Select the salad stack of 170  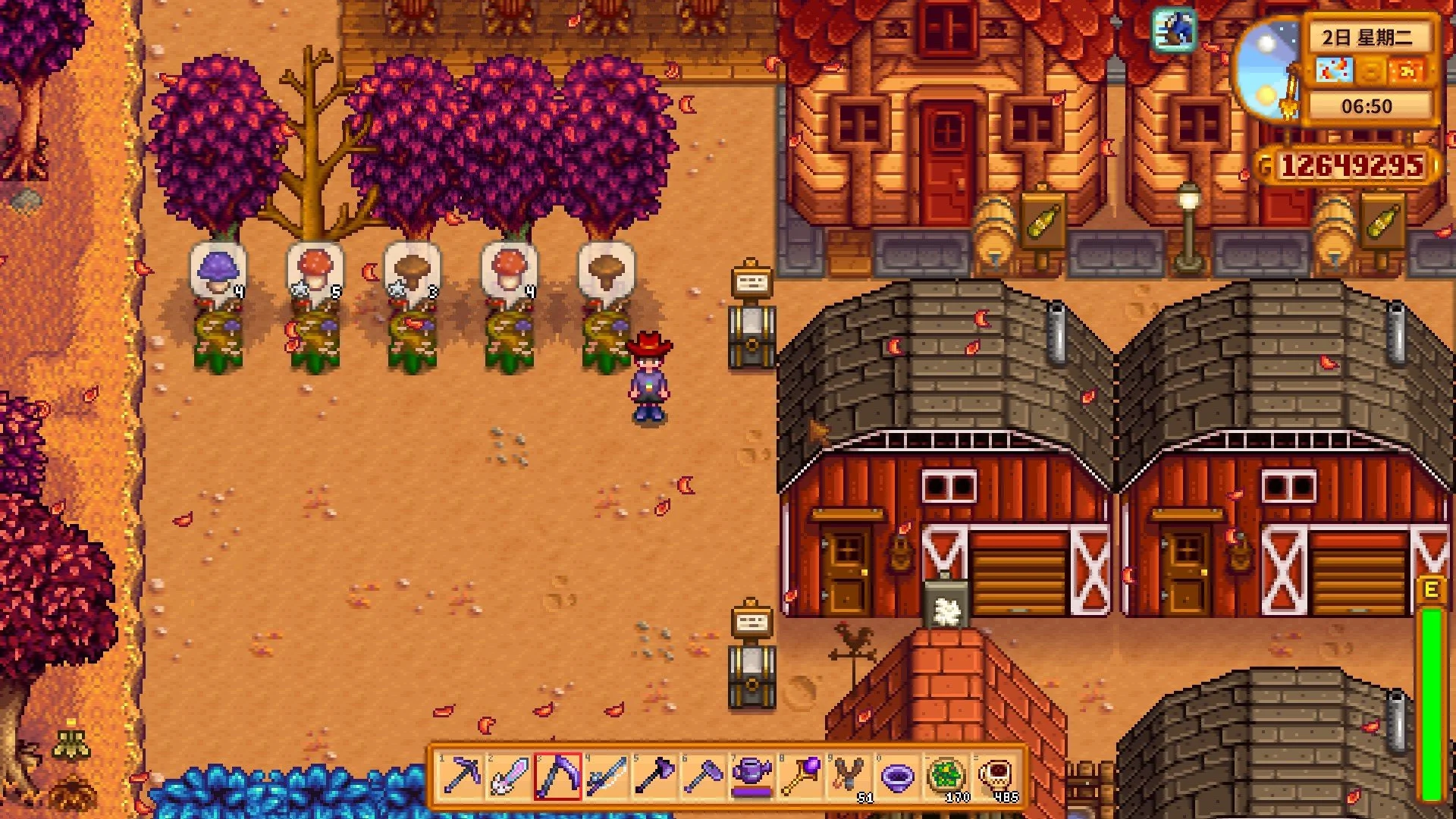[946, 777]
